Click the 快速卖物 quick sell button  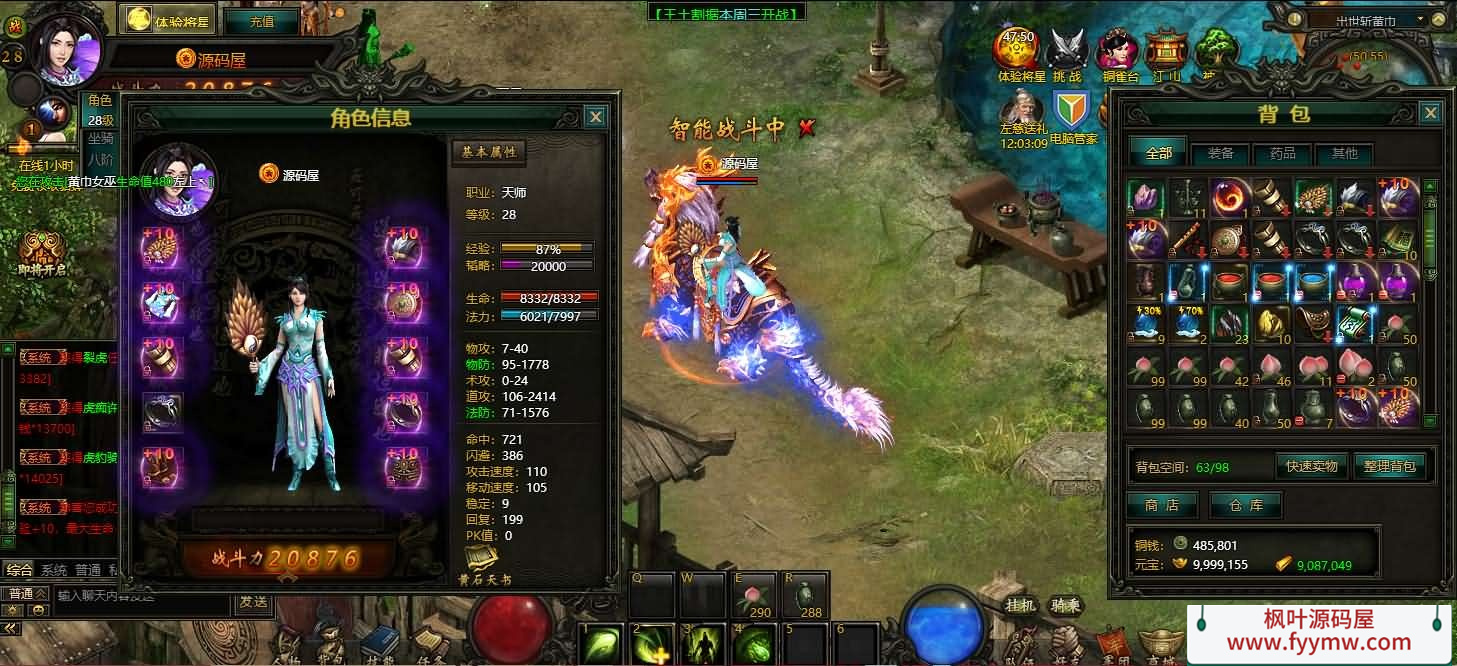click(x=1312, y=466)
